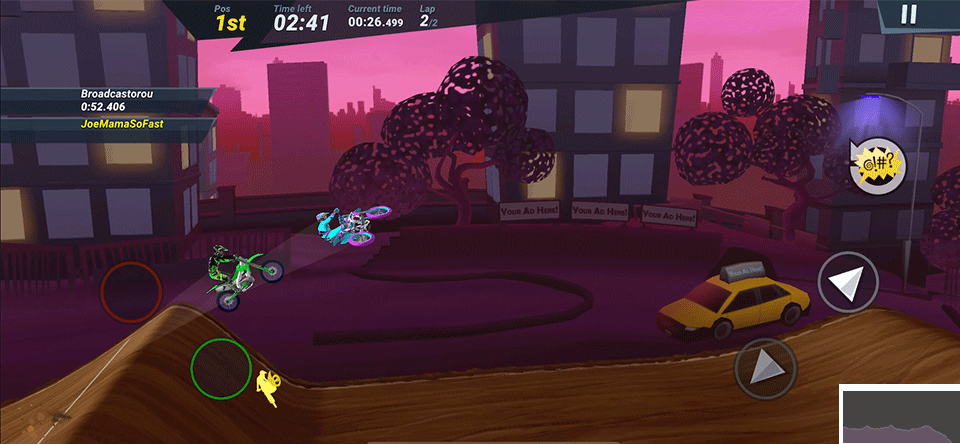Open the taunt speech bubble emote
The image size is (960, 444).
pos(877,163)
